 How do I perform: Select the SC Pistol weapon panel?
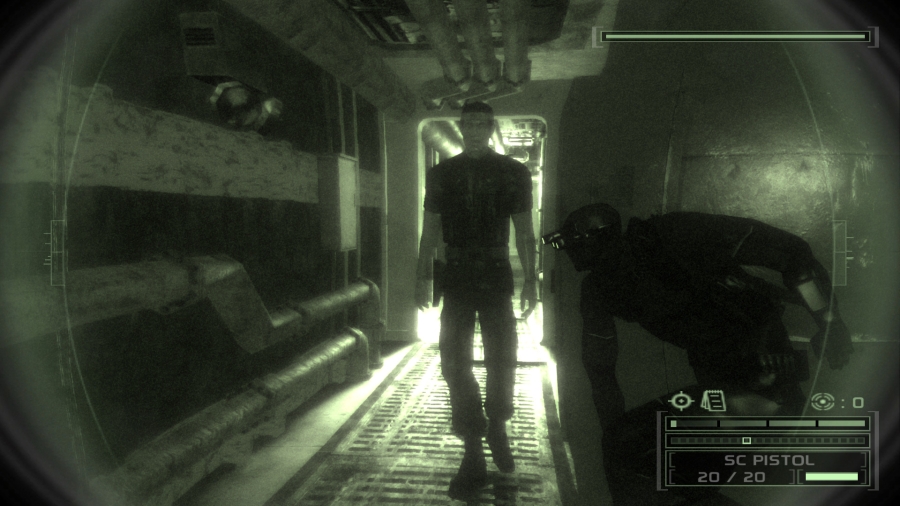(x=768, y=468)
